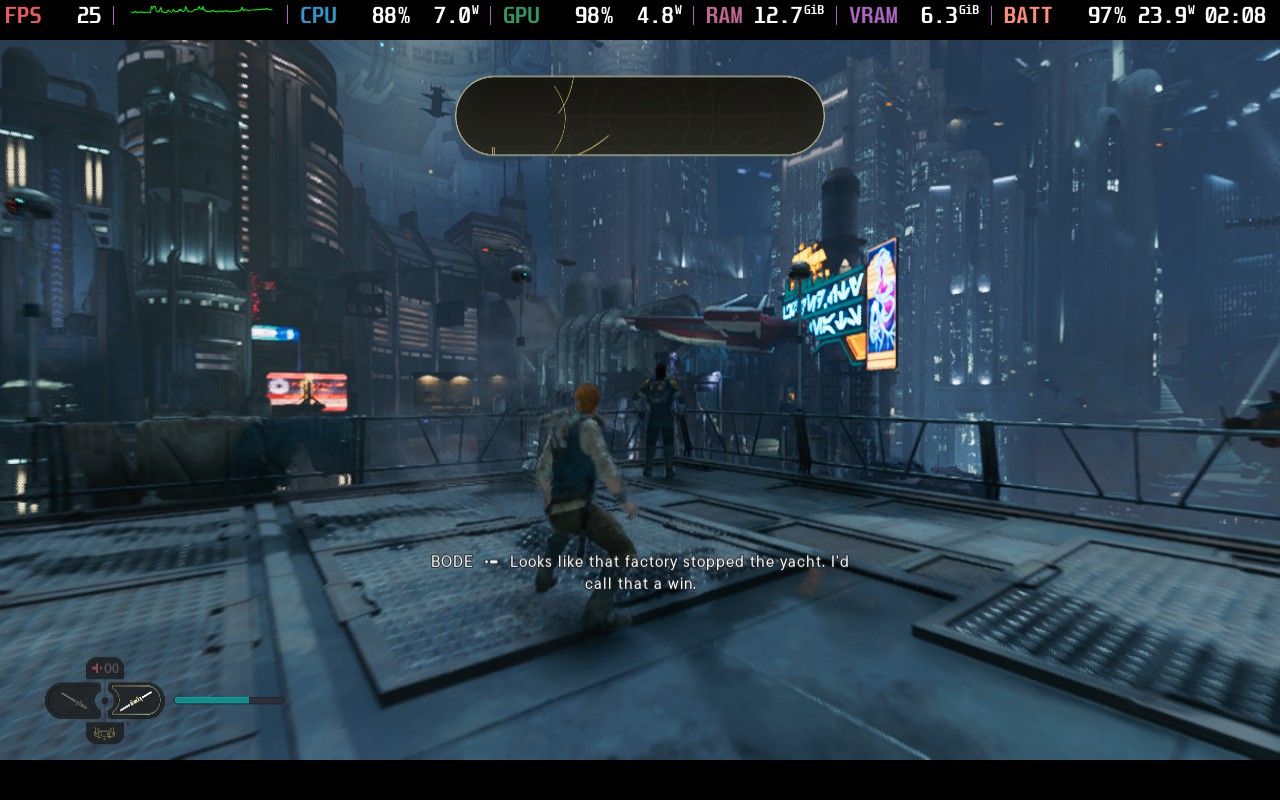Use the stim canister slot
Screen dimensions: 1280x800
coord(105,668)
